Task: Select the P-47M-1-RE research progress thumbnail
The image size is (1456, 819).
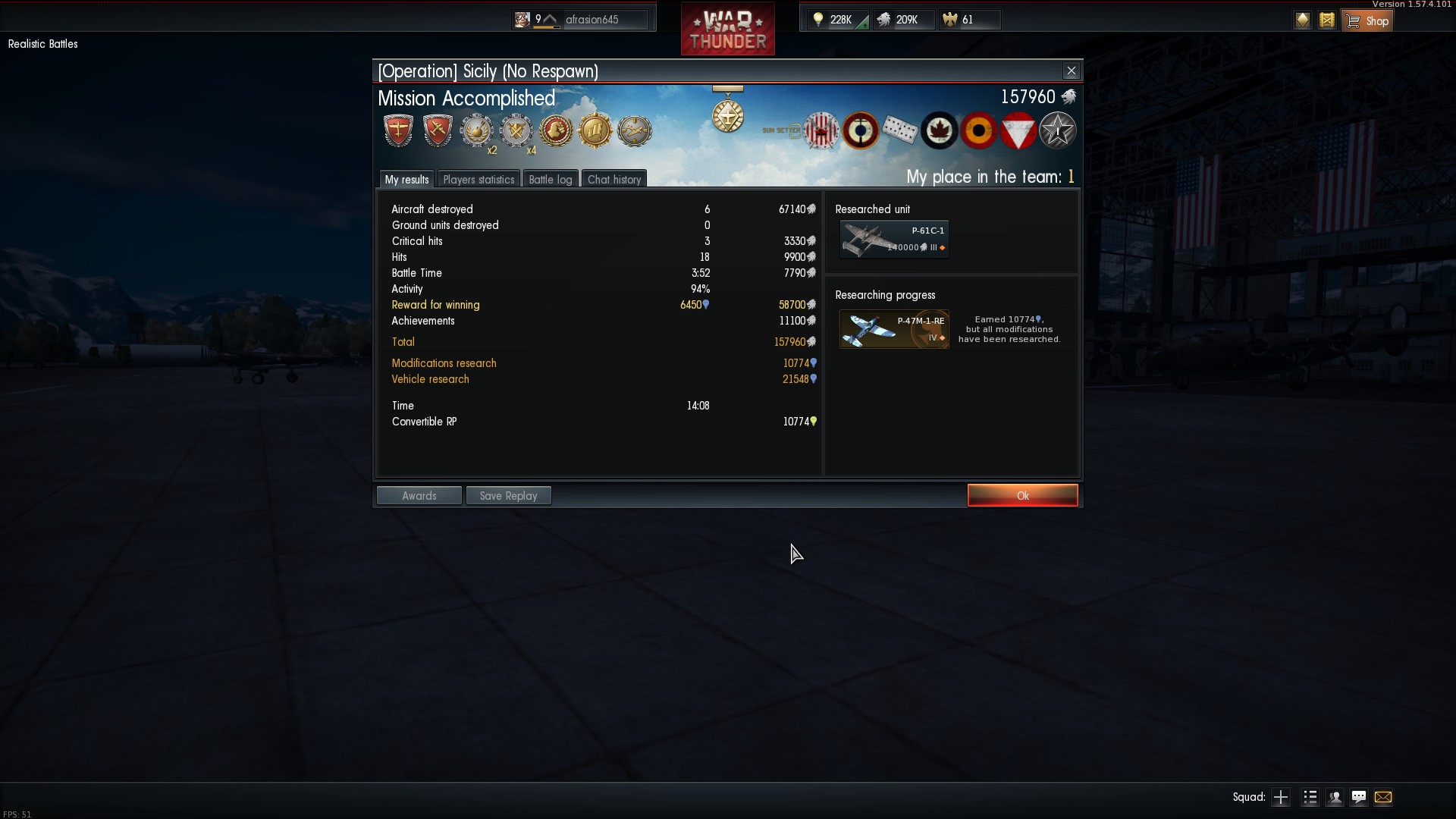Action: point(894,329)
